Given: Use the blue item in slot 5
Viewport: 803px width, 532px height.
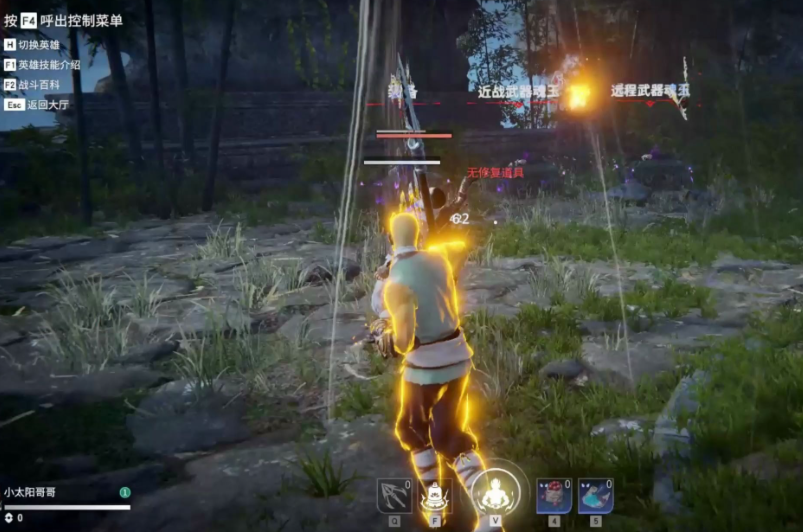Looking at the screenshot, I should (595, 496).
